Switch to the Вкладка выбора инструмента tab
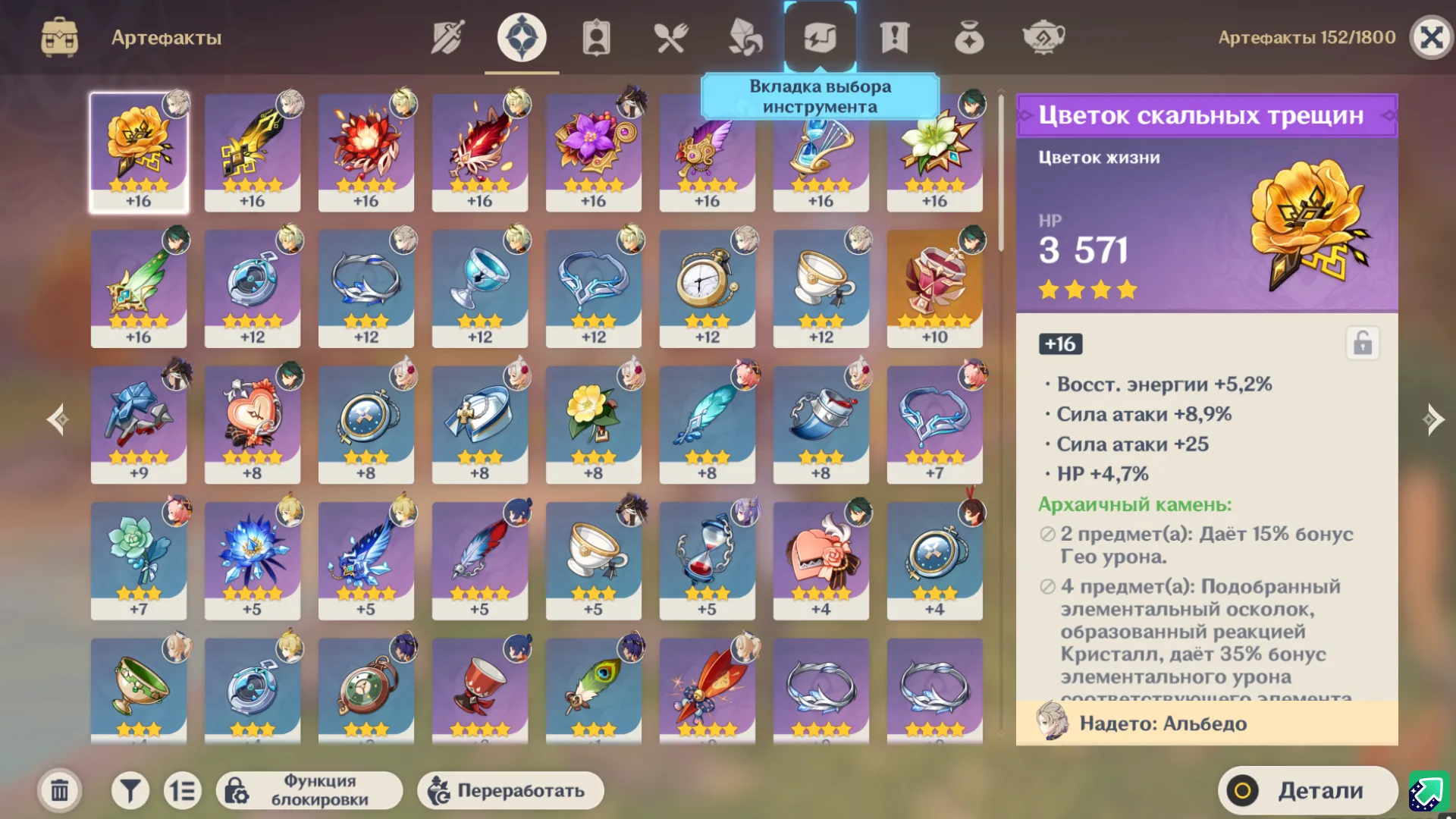Screen dimensions: 1456x819 [x=821, y=36]
